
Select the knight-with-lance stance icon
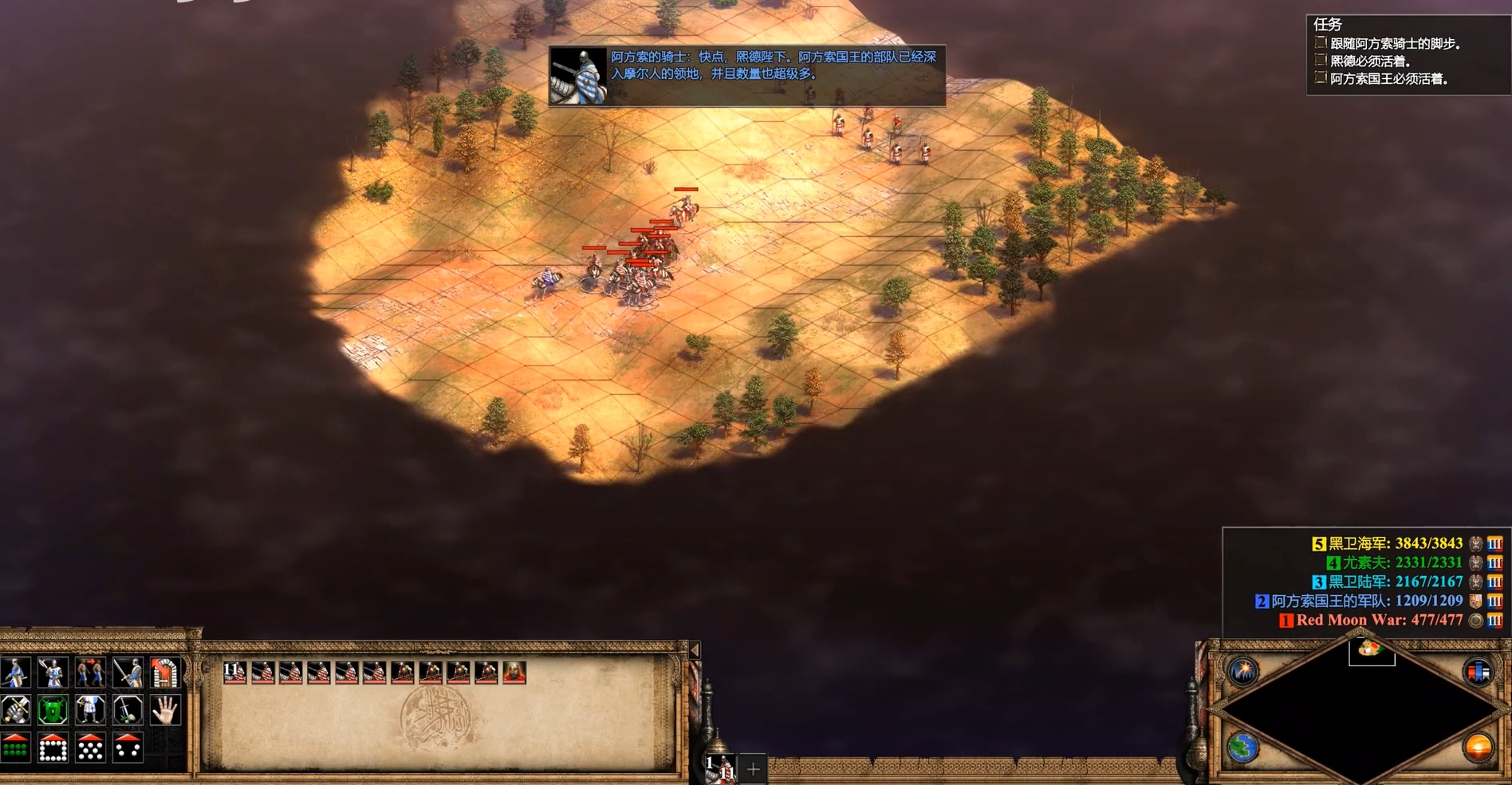15,673
